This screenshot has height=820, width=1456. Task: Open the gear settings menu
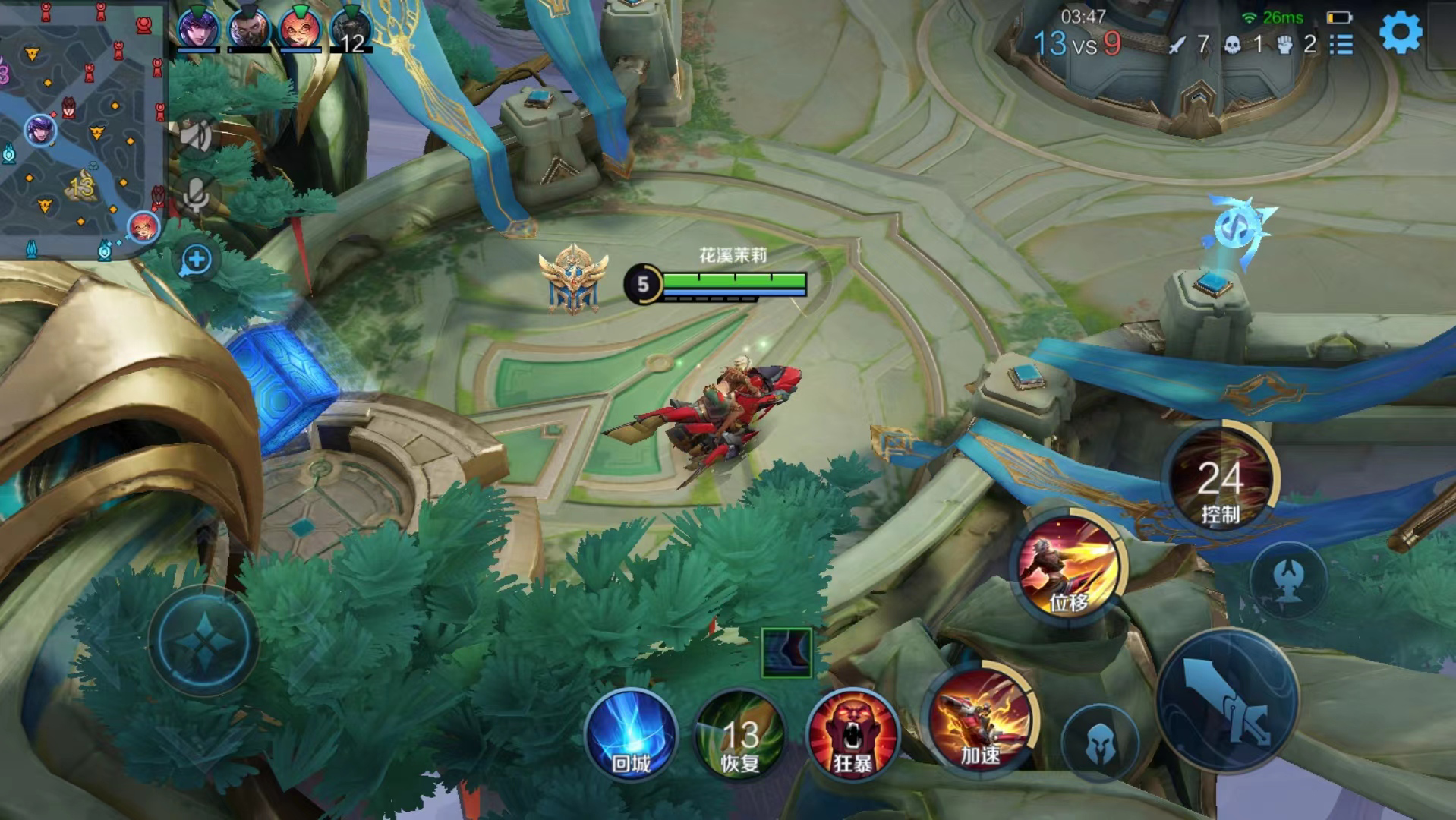[1399, 33]
